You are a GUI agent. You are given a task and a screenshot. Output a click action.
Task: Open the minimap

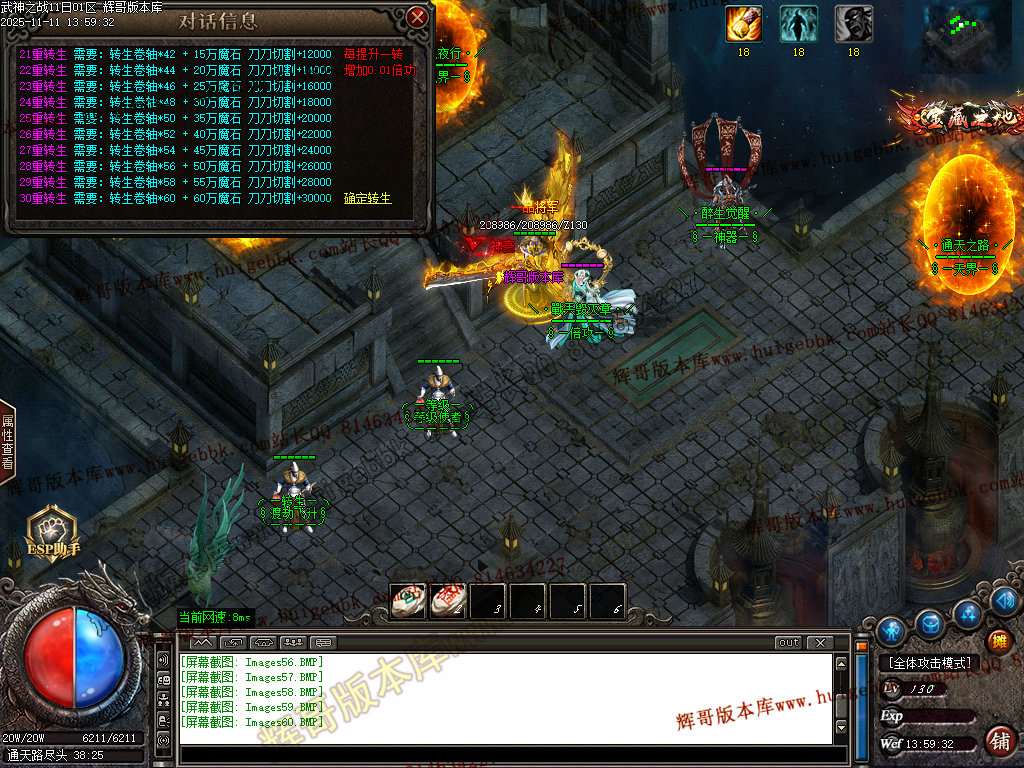pos(968,38)
